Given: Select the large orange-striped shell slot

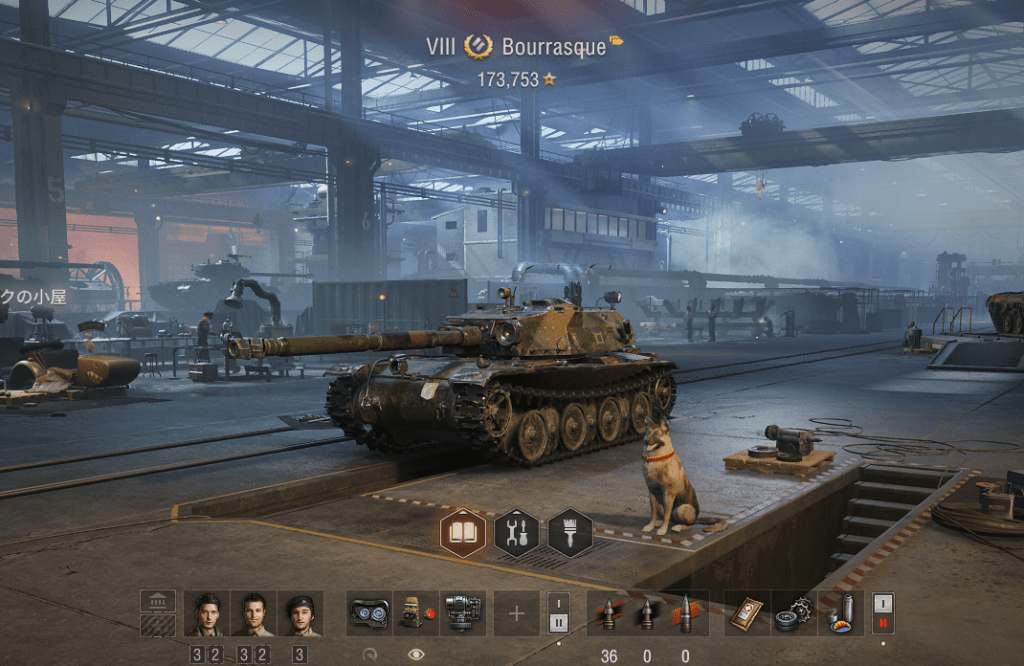Looking at the screenshot, I should [685, 613].
